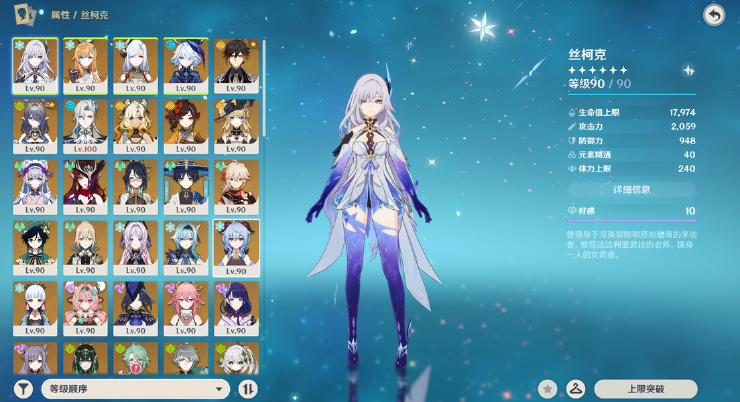740x402 pixels.
Task: Select Yae Miko's pink-haired portrait
Action: 186,307
